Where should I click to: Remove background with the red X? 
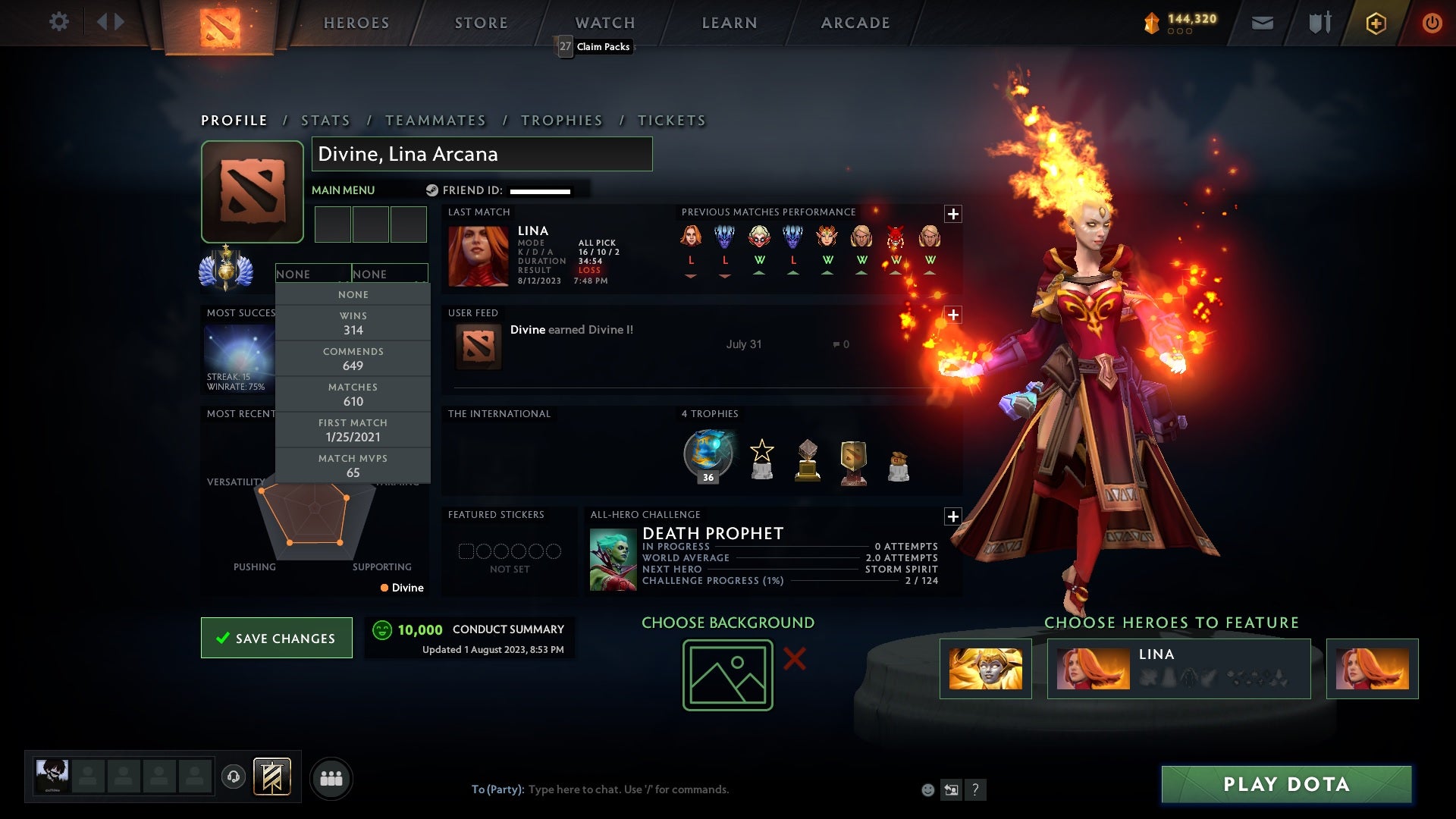click(794, 658)
